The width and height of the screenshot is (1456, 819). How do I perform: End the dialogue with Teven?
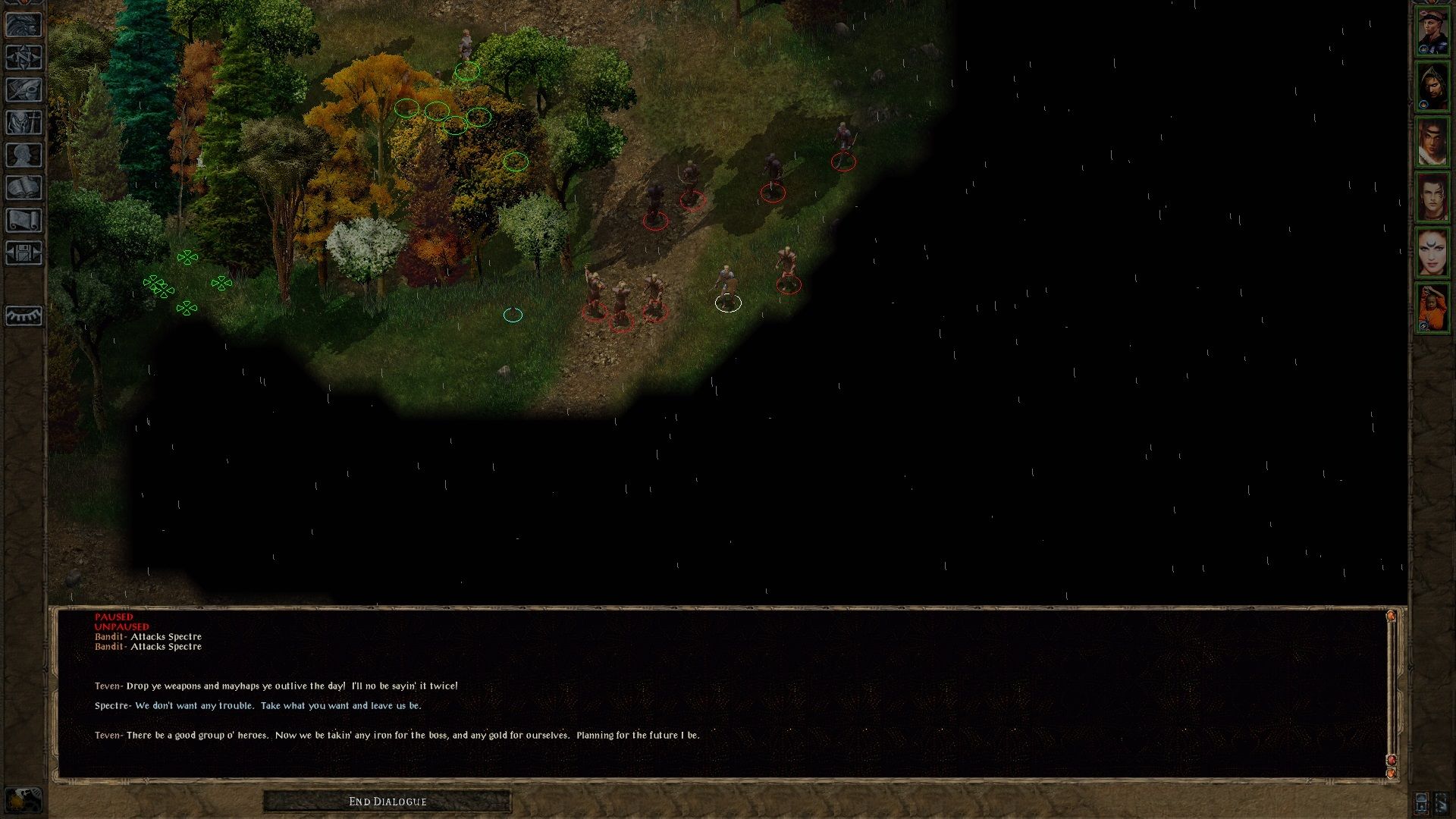tap(388, 802)
